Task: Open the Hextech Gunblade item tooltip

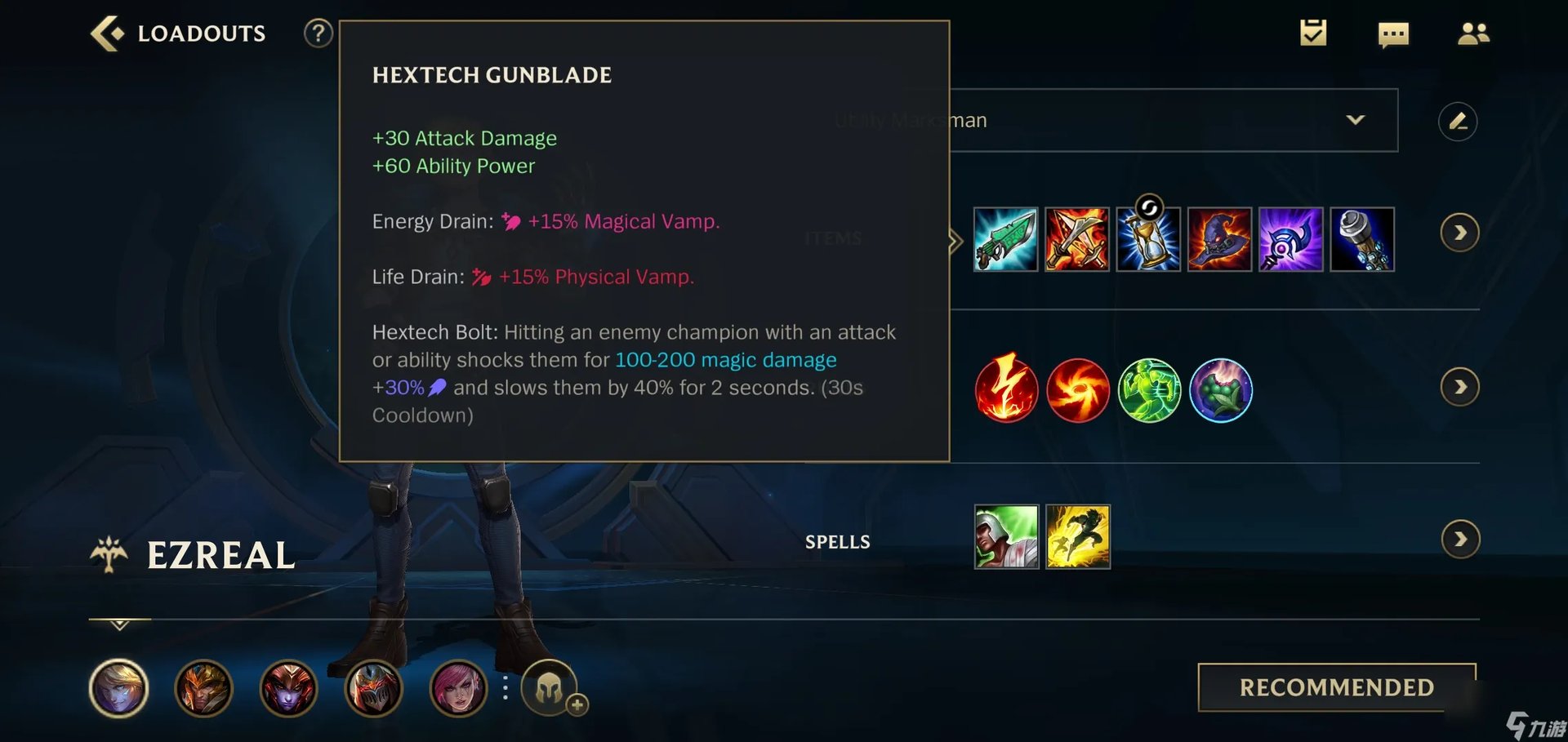Action: [1005, 239]
